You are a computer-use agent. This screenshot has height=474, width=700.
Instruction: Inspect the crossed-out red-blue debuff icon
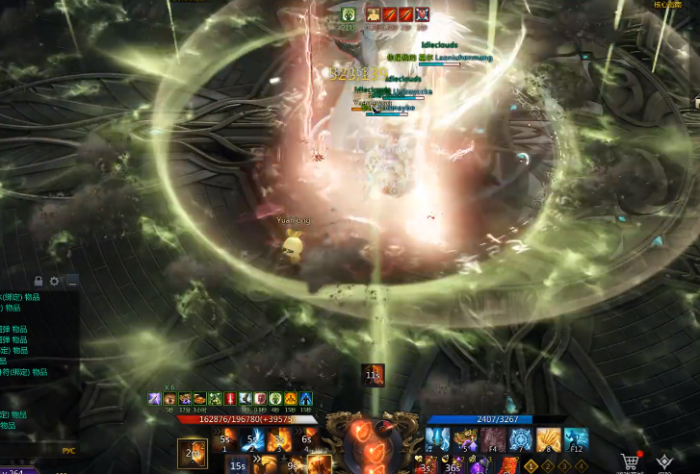coord(422,14)
